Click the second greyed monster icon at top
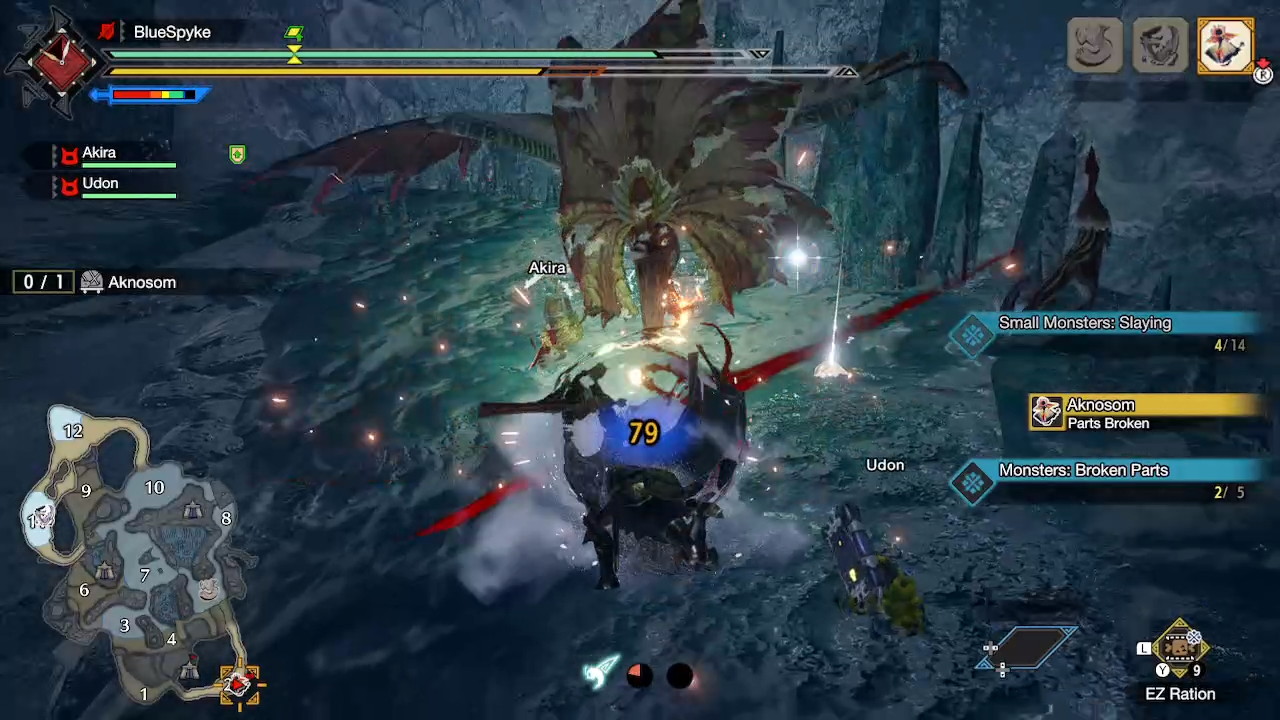Image resolution: width=1280 pixels, height=720 pixels. [x=1160, y=45]
